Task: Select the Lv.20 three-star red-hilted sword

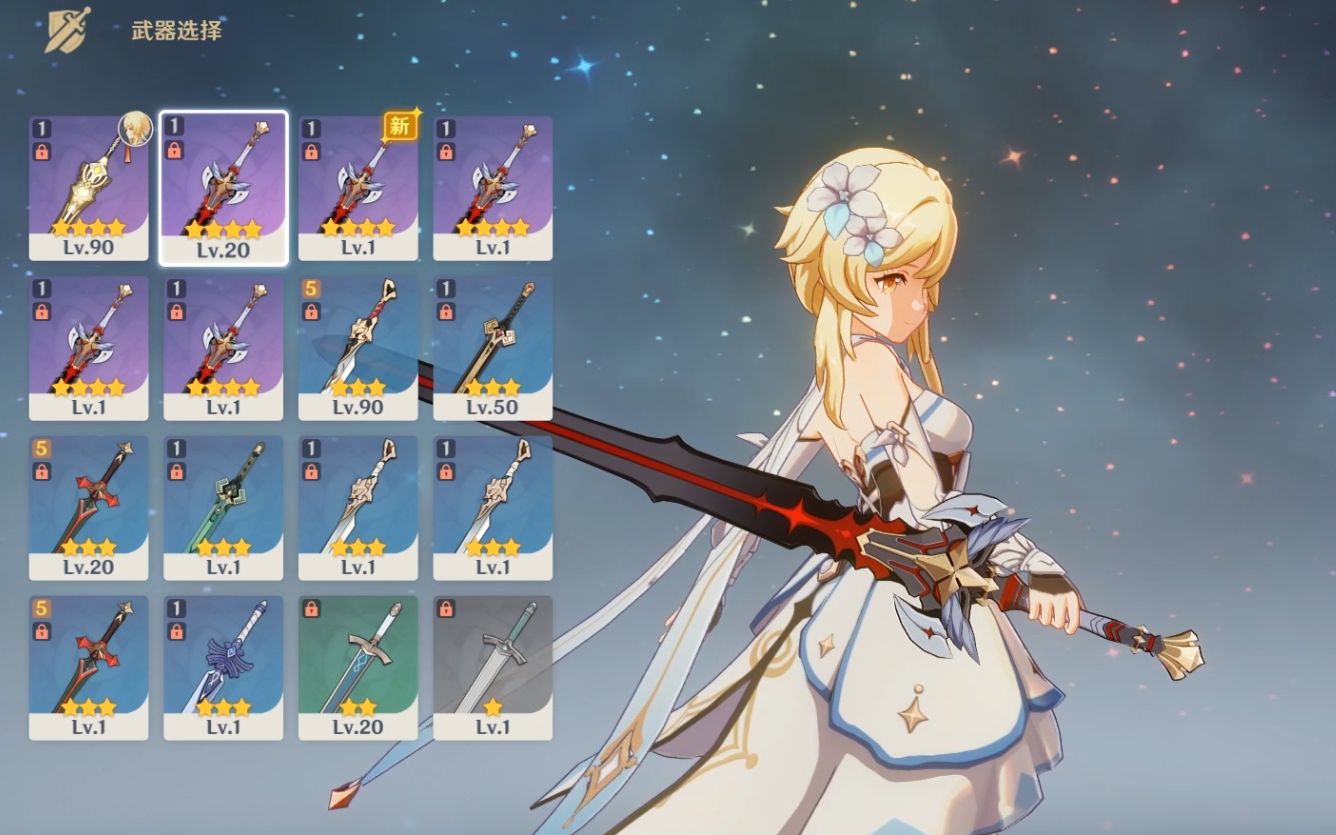Action: pyautogui.click(x=88, y=507)
